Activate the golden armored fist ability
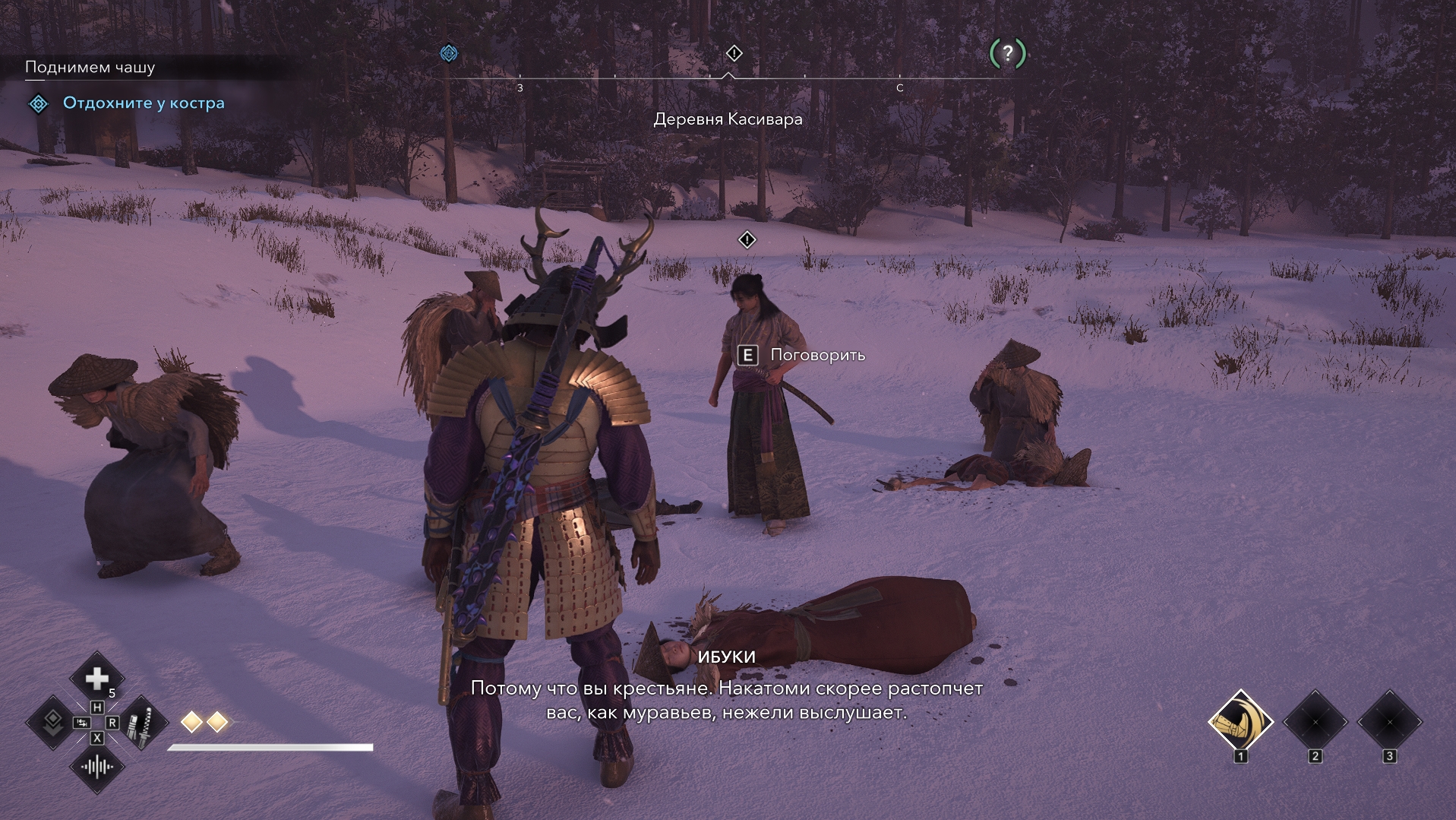 pyautogui.click(x=1240, y=722)
